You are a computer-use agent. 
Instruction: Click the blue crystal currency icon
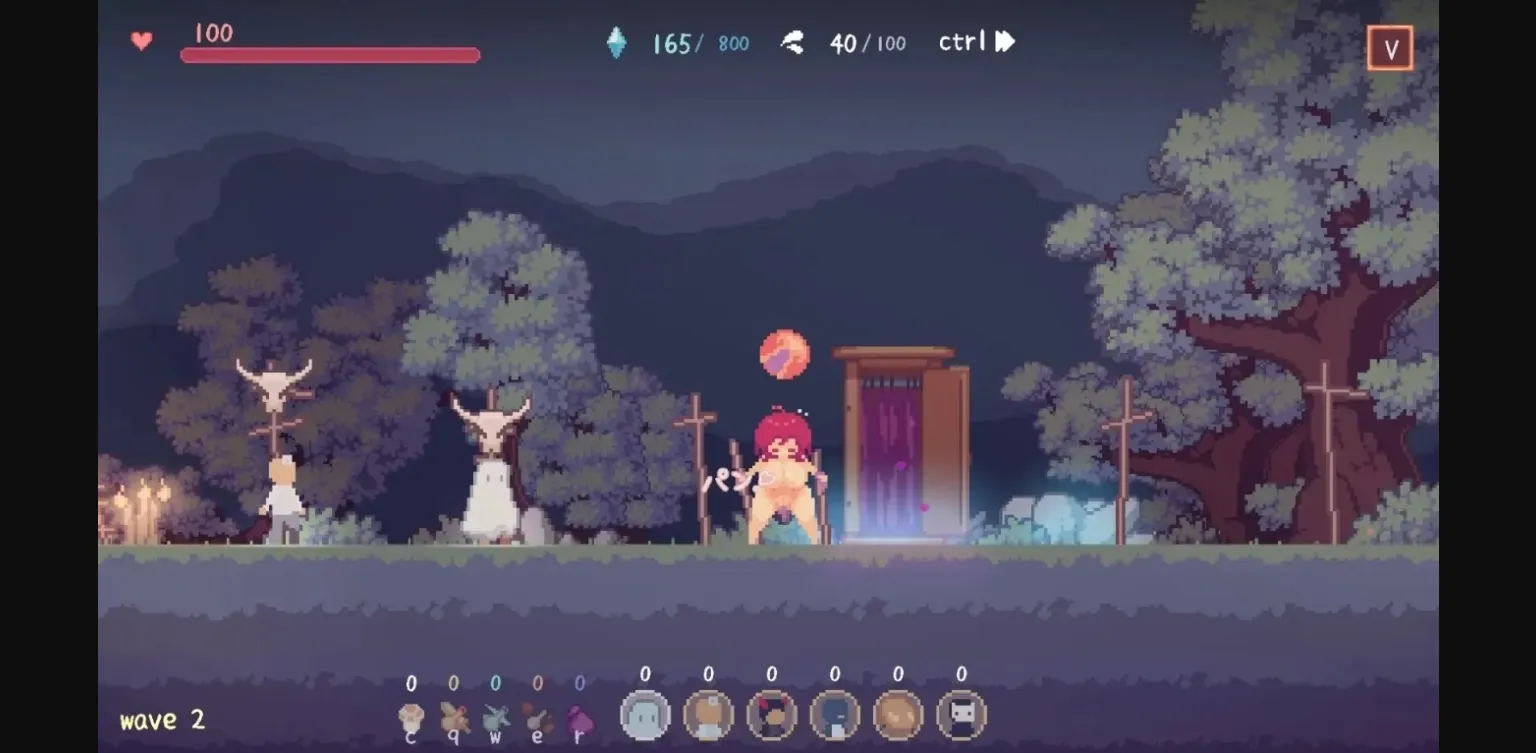617,42
